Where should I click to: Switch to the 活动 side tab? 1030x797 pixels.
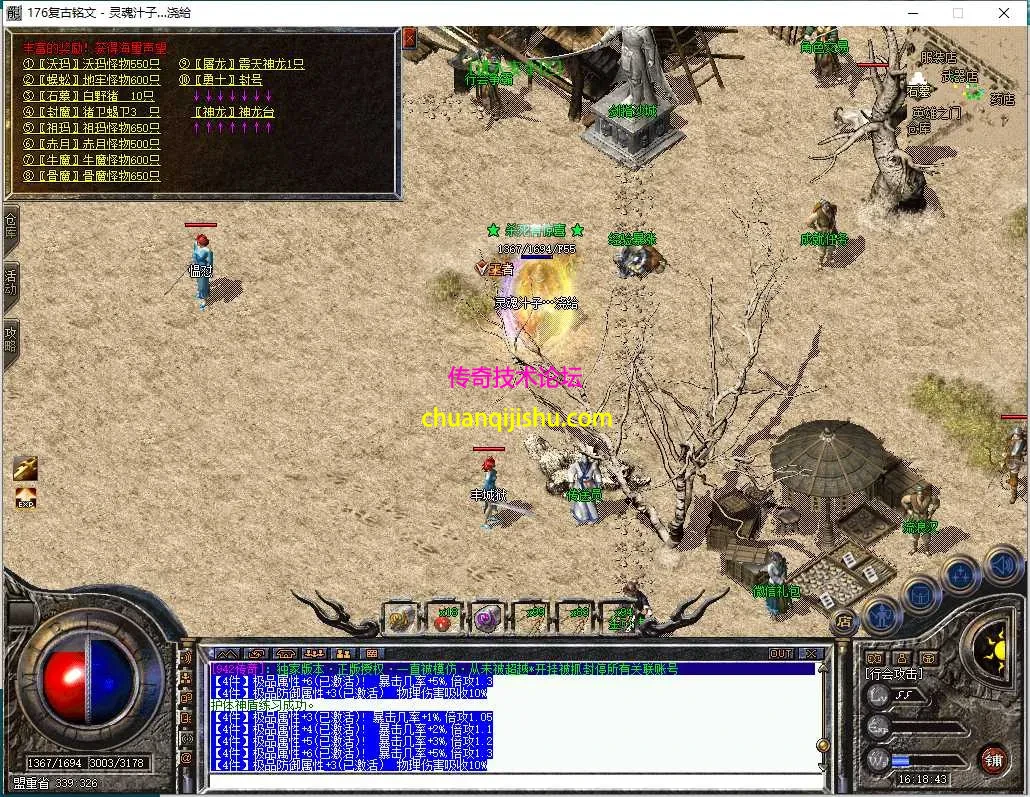(x=11, y=283)
